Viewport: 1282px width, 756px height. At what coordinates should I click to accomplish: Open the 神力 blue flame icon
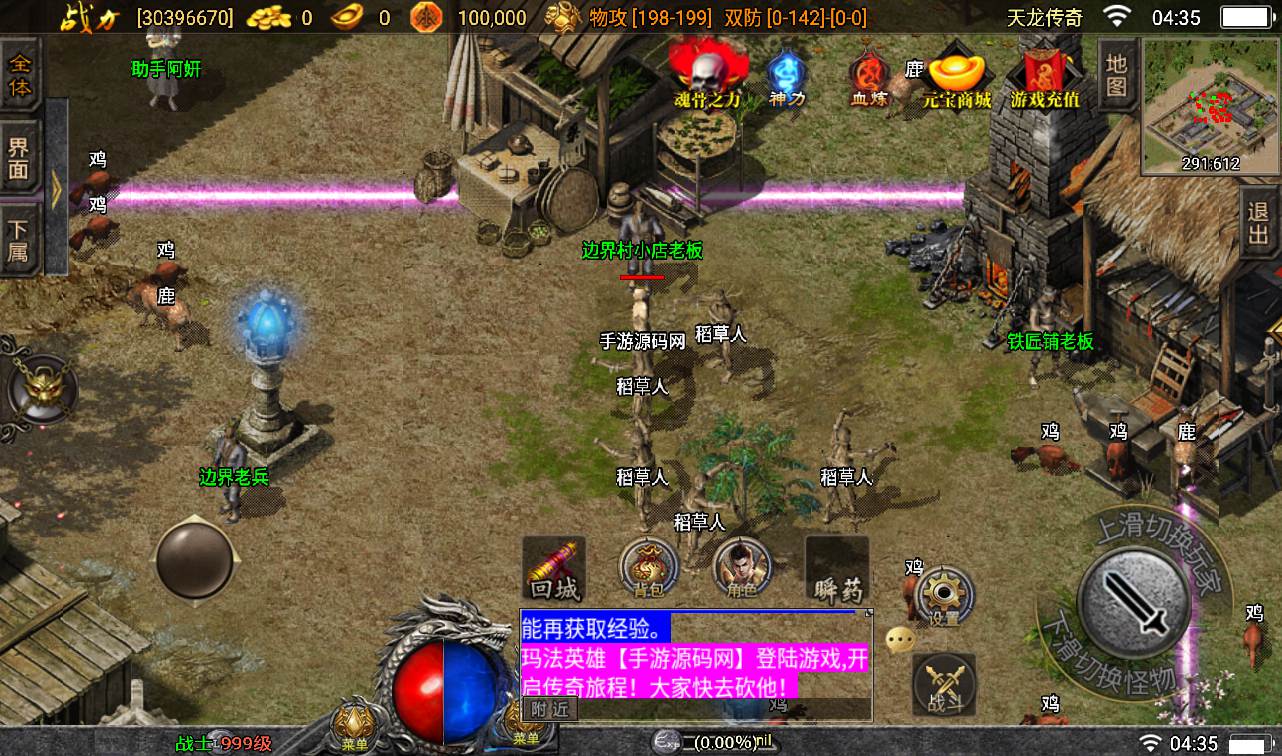pyautogui.click(x=787, y=76)
